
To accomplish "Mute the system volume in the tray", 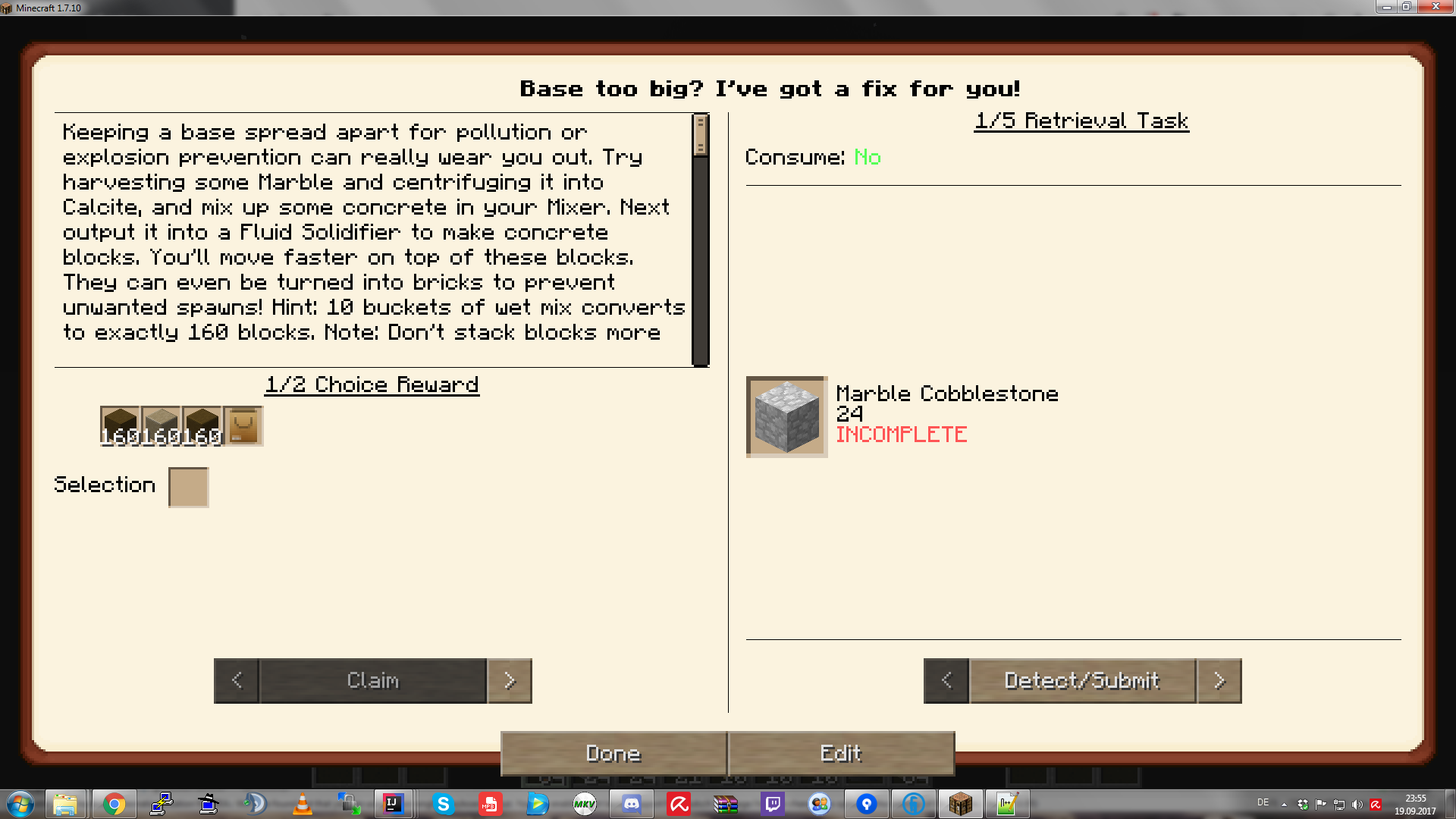I will tap(1357, 804).
